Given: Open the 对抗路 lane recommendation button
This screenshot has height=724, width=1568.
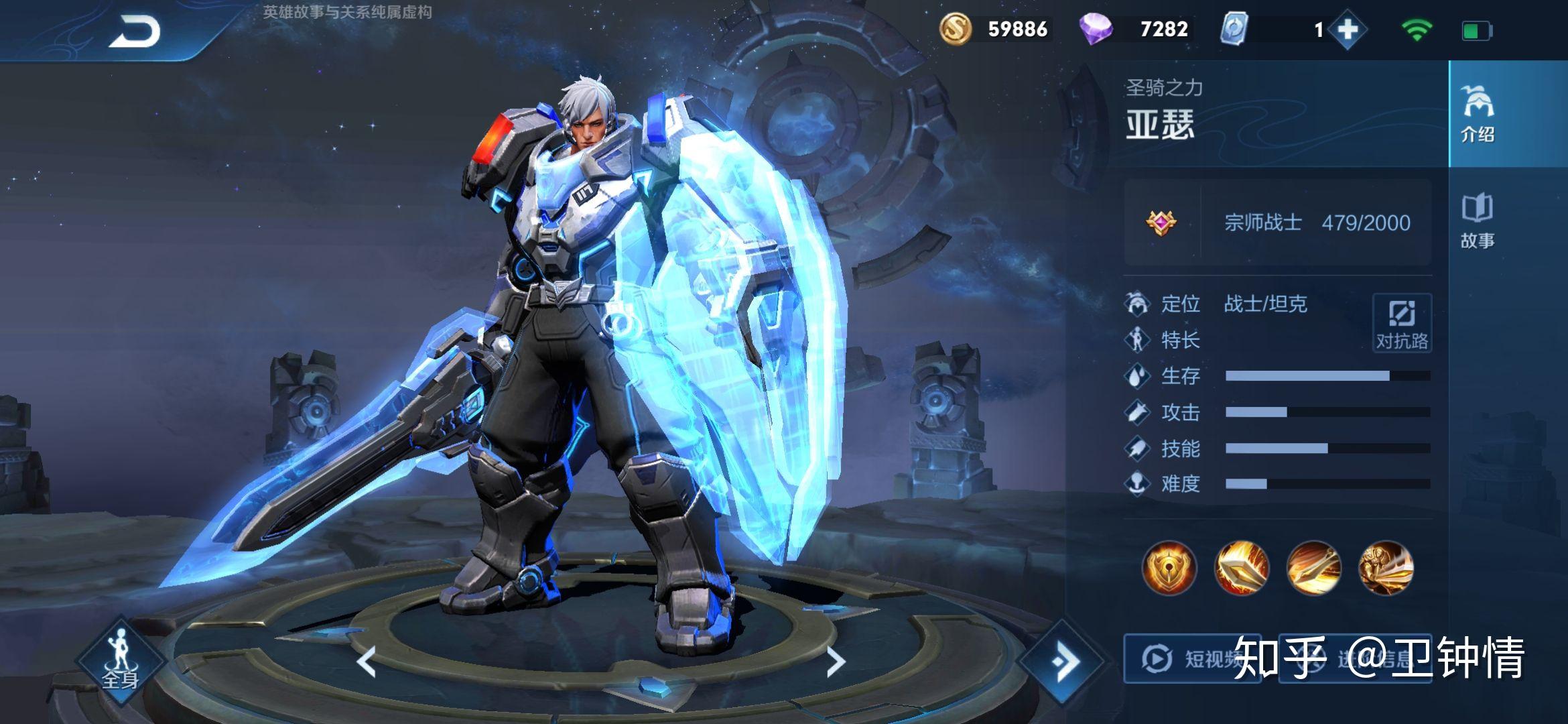Looking at the screenshot, I should (x=1402, y=322).
